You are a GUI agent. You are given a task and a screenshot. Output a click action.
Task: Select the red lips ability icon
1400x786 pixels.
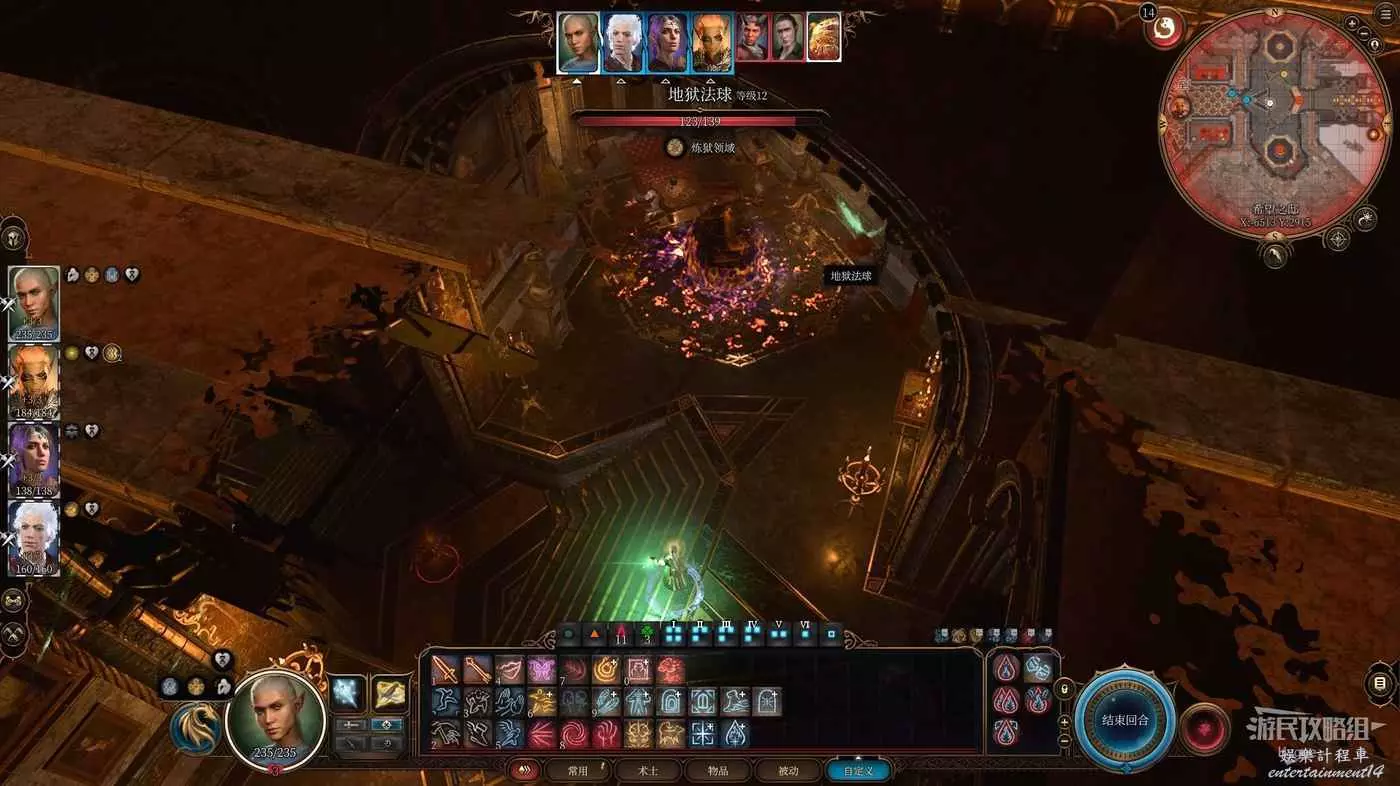click(509, 670)
